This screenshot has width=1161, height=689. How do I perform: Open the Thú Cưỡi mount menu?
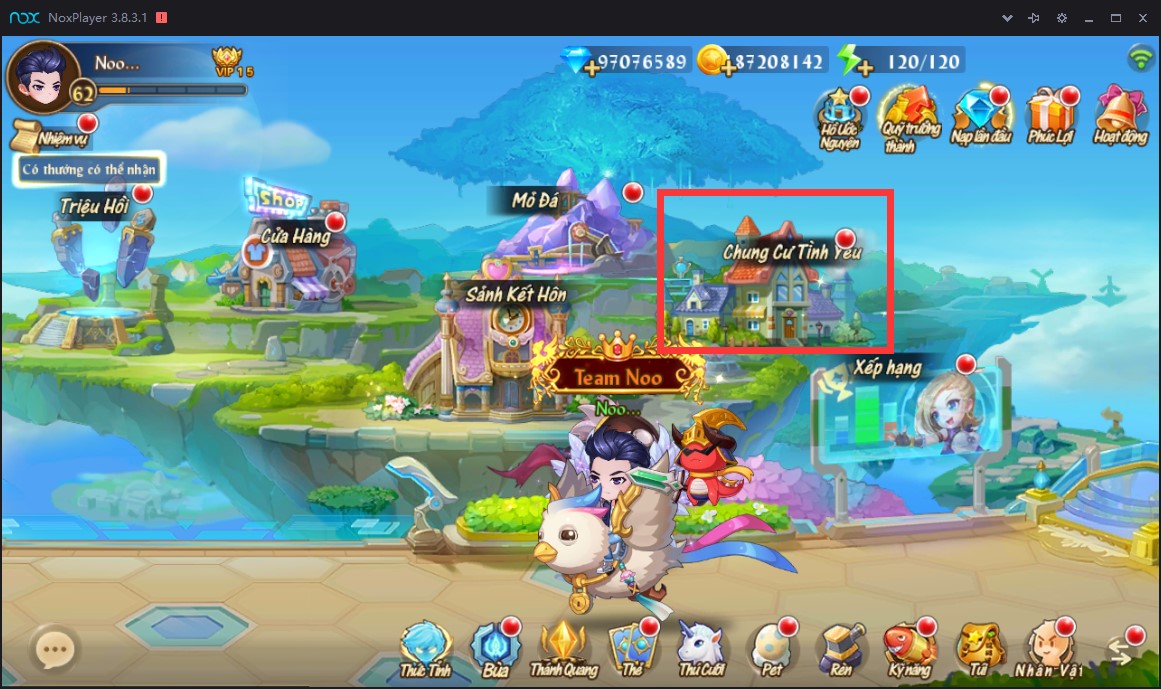[x=700, y=648]
